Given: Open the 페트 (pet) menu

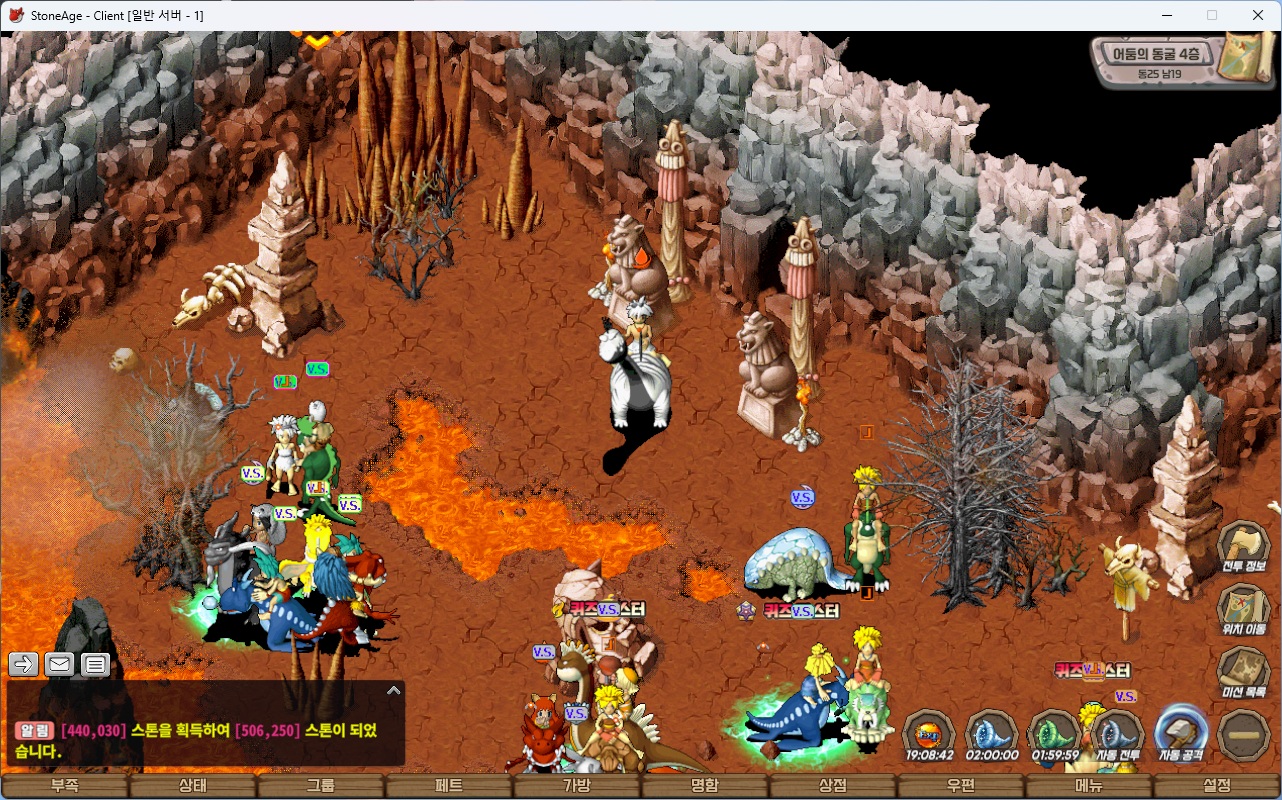Looking at the screenshot, I should click(449, 786).
